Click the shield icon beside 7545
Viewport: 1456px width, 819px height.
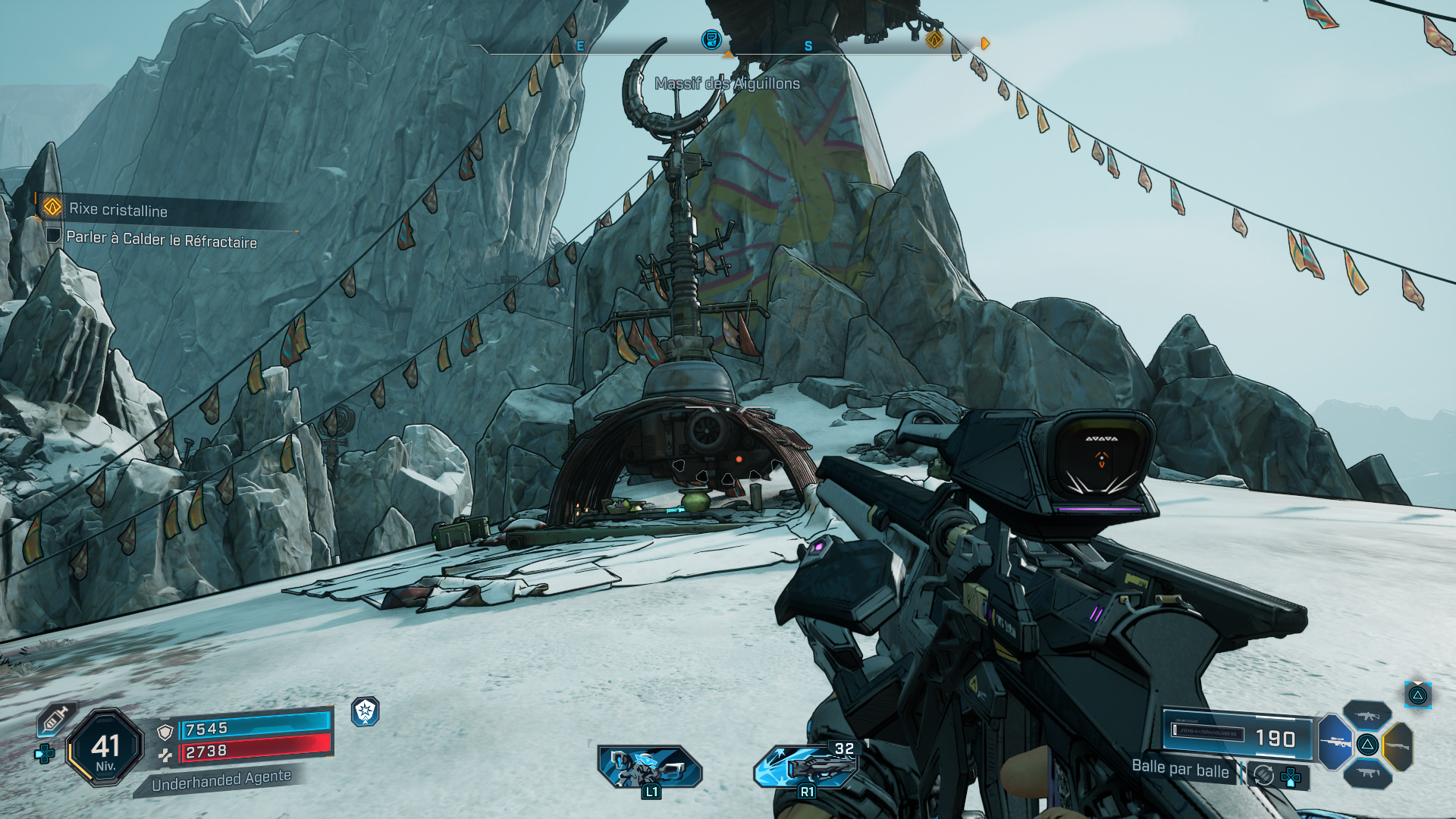[164, 733]
